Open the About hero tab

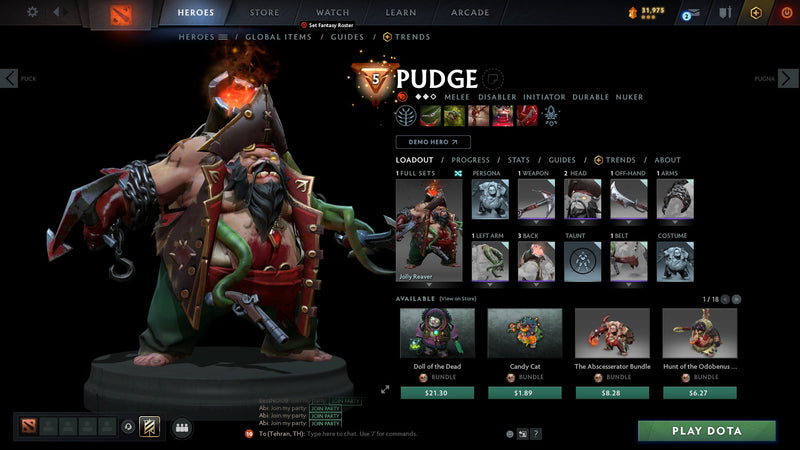tap(667, 160)
